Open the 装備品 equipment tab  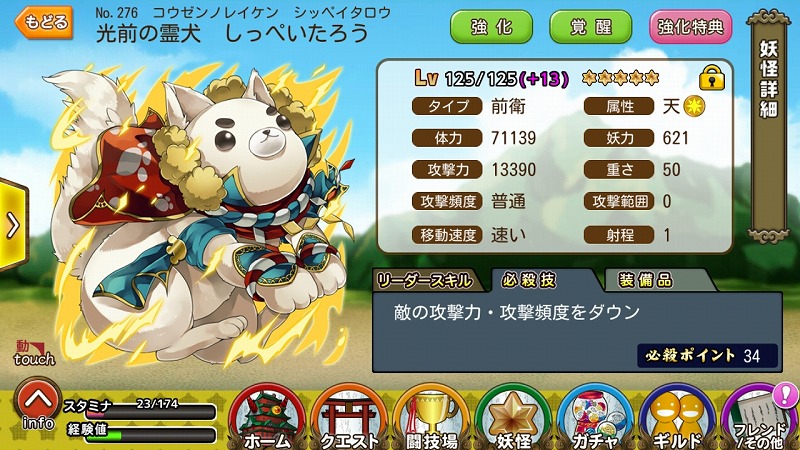click(x=645, y=281)
